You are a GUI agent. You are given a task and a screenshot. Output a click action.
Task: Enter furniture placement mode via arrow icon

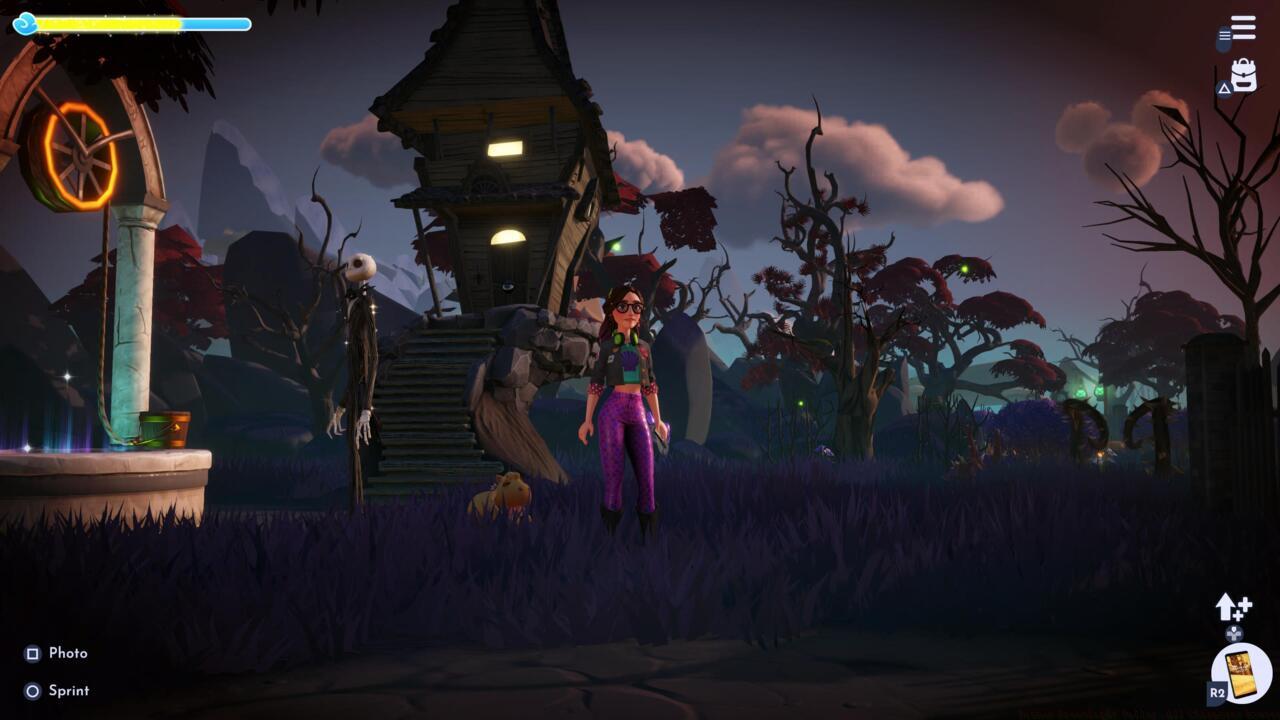click(1225, 606)
